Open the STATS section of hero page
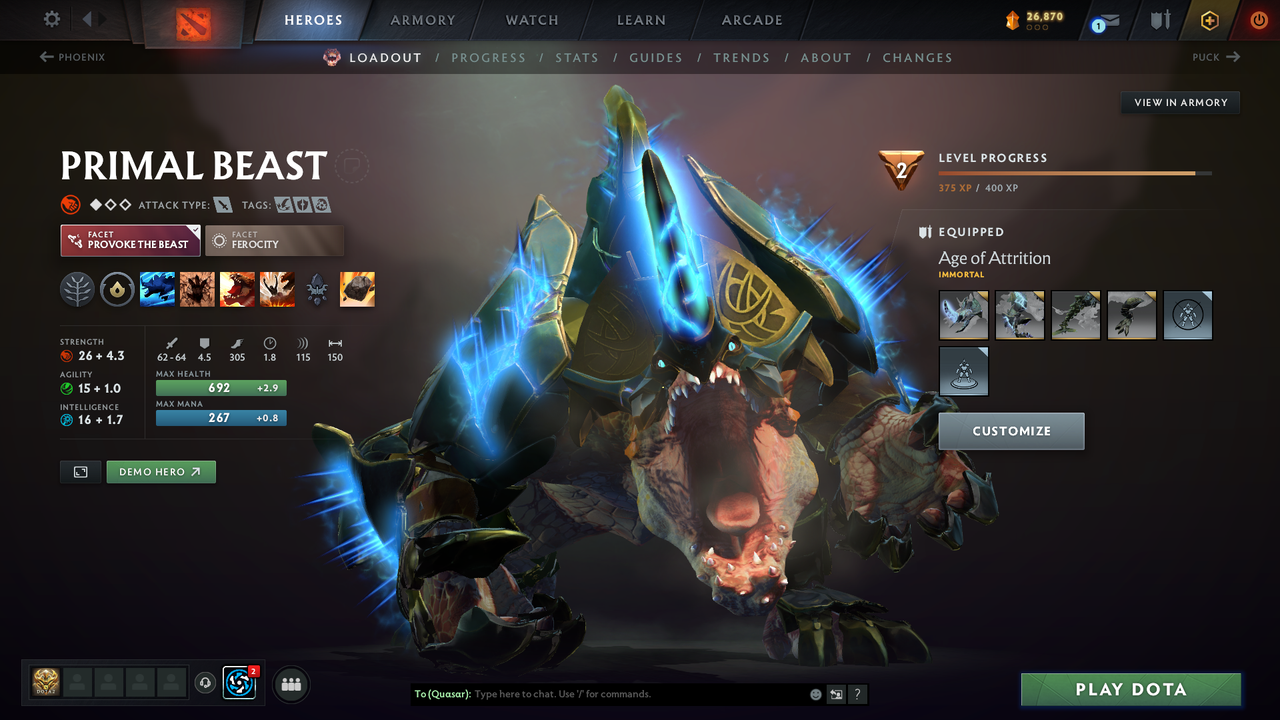Image resolution: width=1280 pixels, height=720 pixels. click(x=577, y=57)
